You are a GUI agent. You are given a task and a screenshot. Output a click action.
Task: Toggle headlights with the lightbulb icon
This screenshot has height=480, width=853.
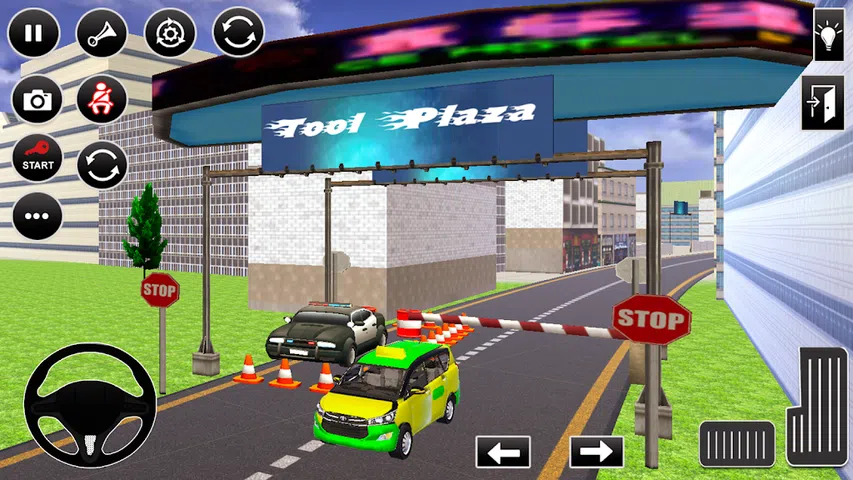pyautogui.click(x=828, y=36)
